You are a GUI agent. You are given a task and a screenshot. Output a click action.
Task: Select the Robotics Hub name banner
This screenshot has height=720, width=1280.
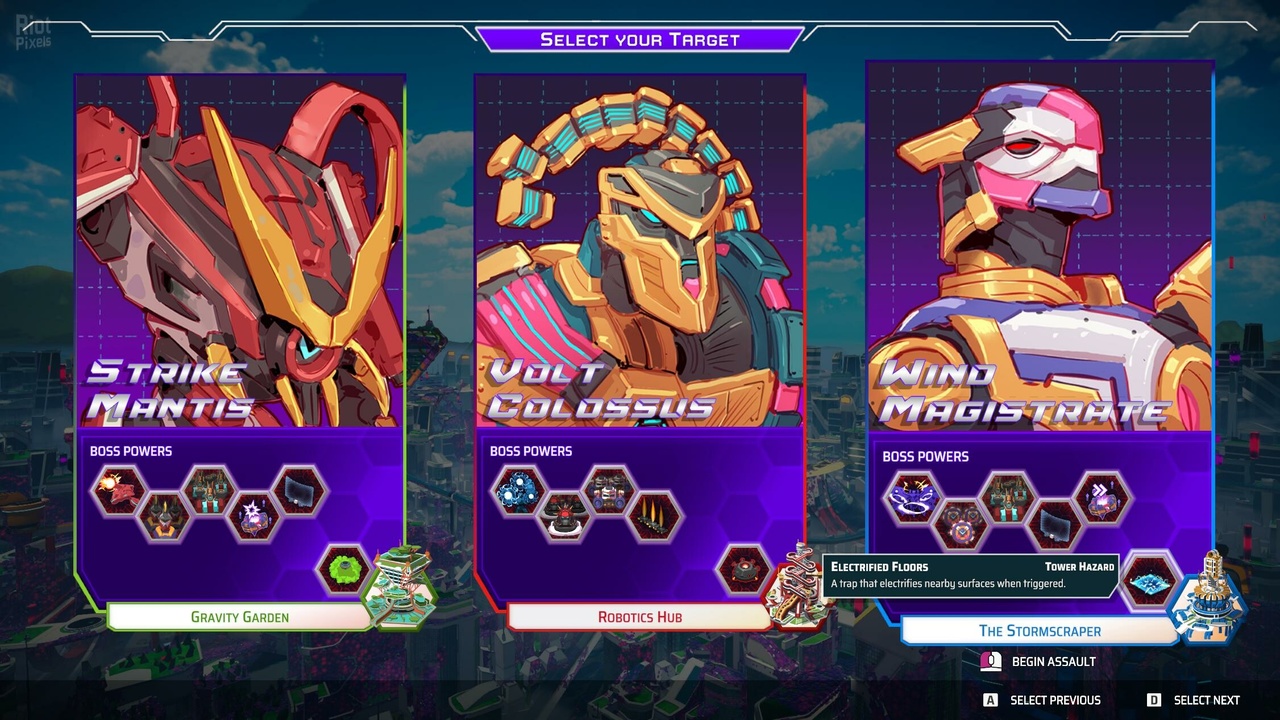click(640, 617)
